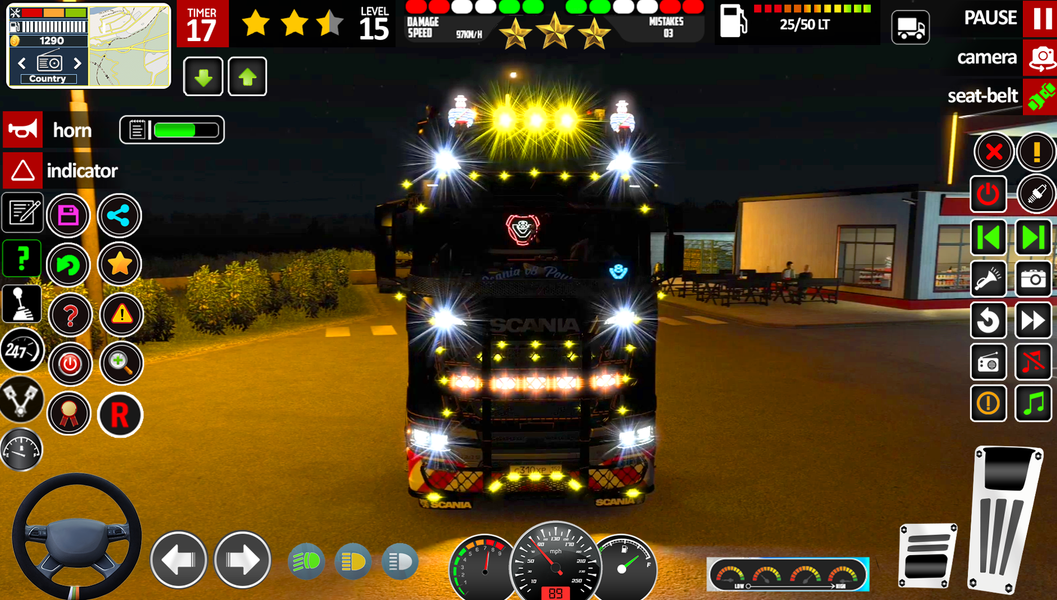Click the gold star icon button

click(119, 264)
